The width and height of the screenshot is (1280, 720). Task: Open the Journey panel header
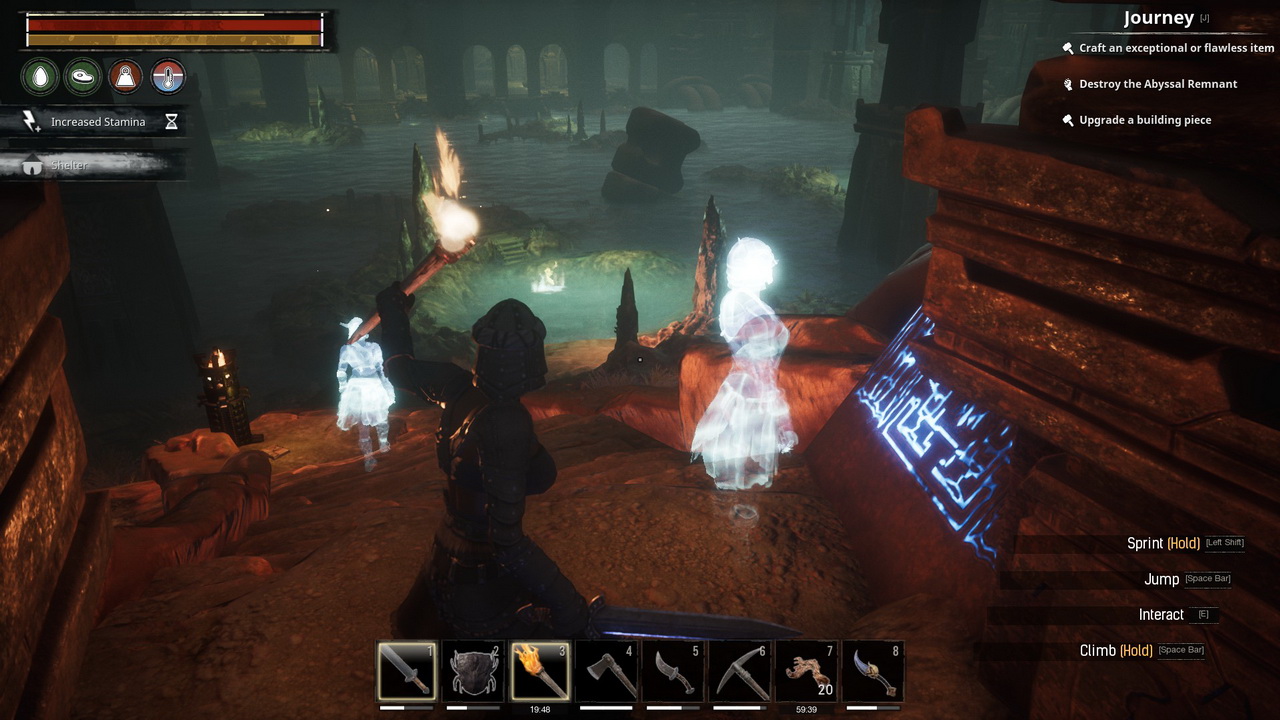click(x=1158, y=18)
